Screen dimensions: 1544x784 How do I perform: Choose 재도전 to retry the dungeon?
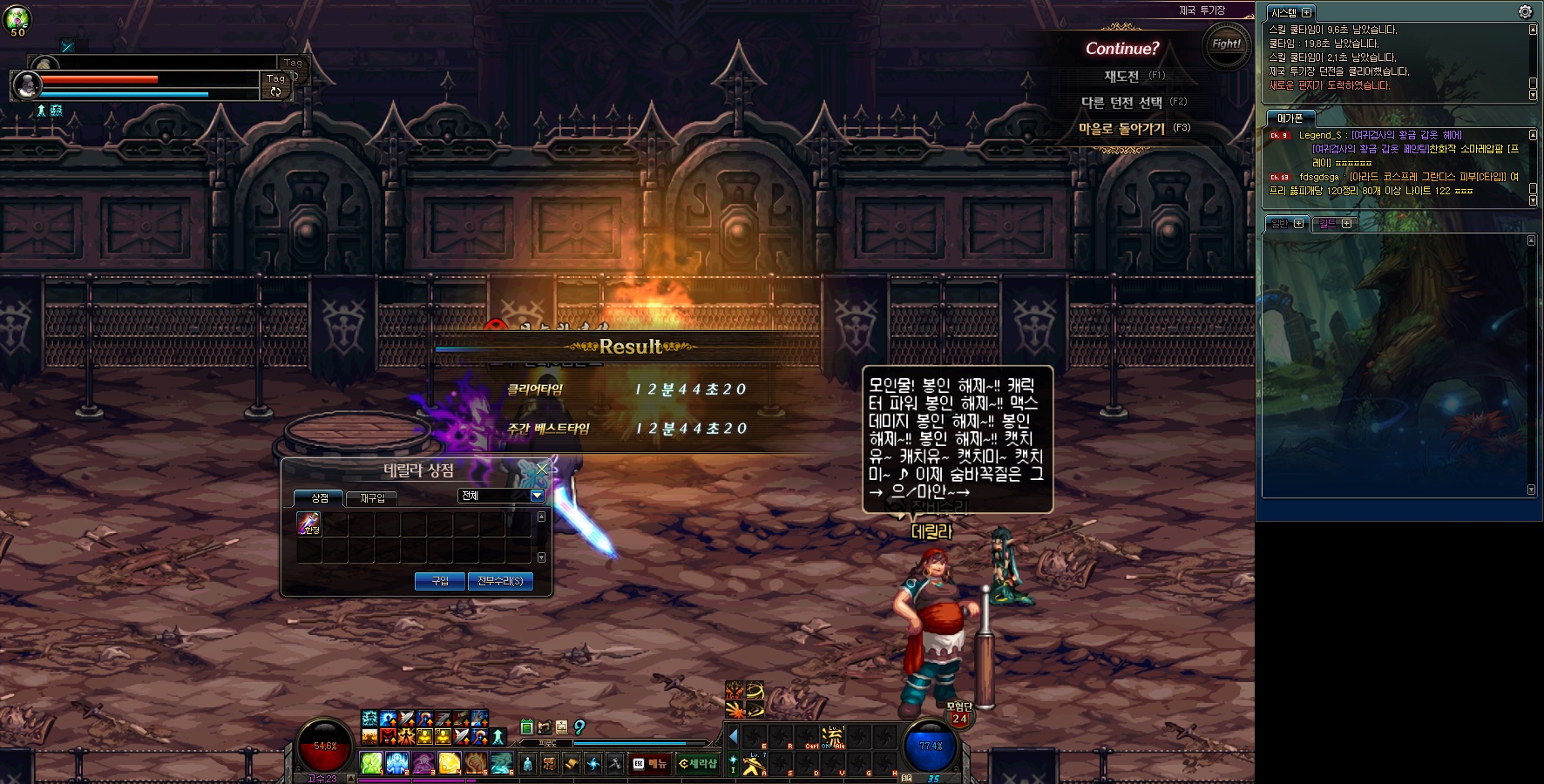tap(1121, 77)
